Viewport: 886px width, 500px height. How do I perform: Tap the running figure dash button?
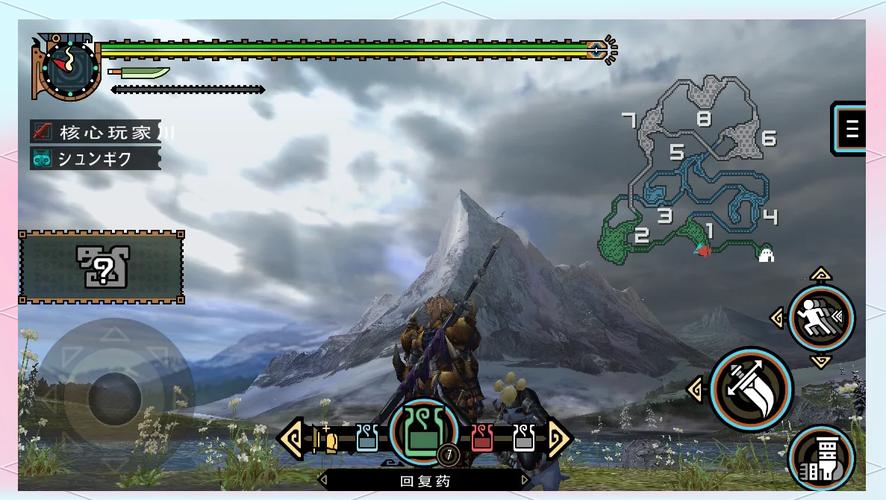pos(821,318)
